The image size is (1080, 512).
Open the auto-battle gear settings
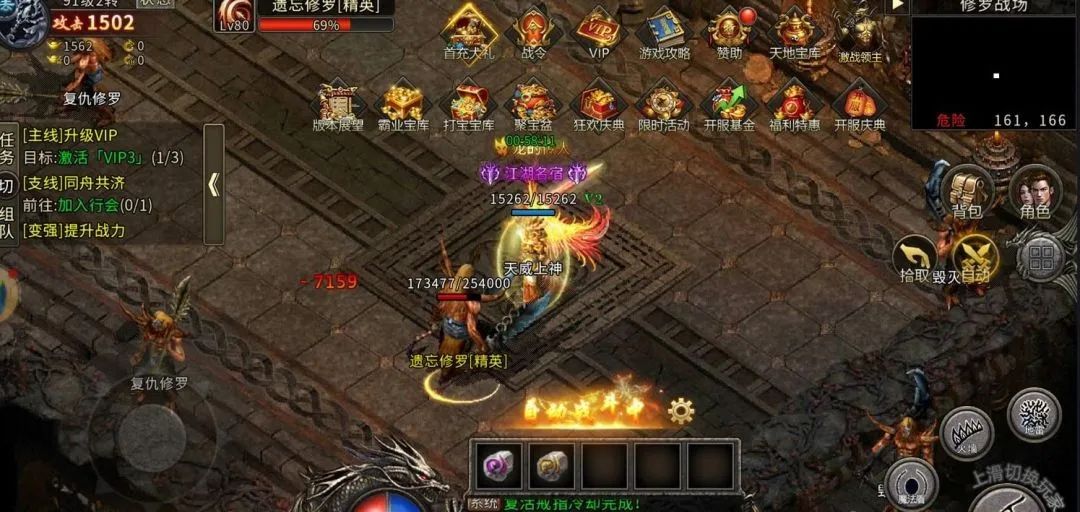pyautogui.click(x=681, y=411)
